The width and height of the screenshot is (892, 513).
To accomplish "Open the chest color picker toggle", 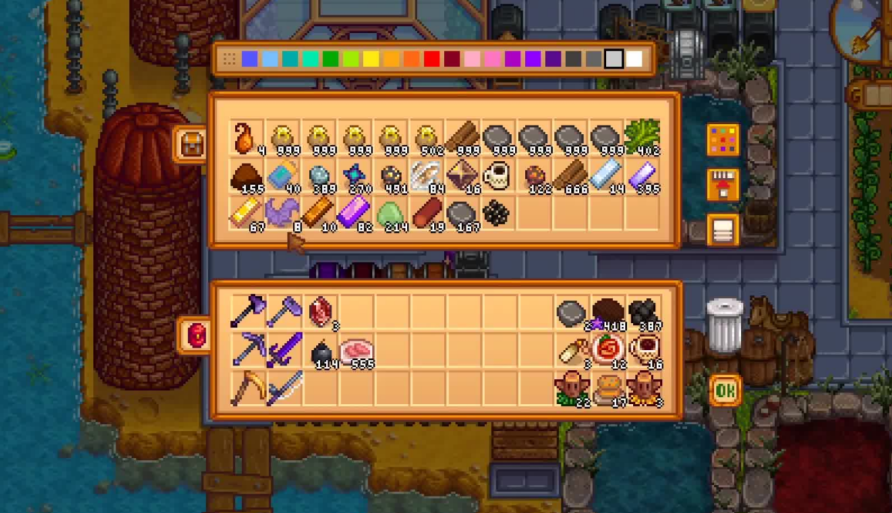I will coord(722,140).
